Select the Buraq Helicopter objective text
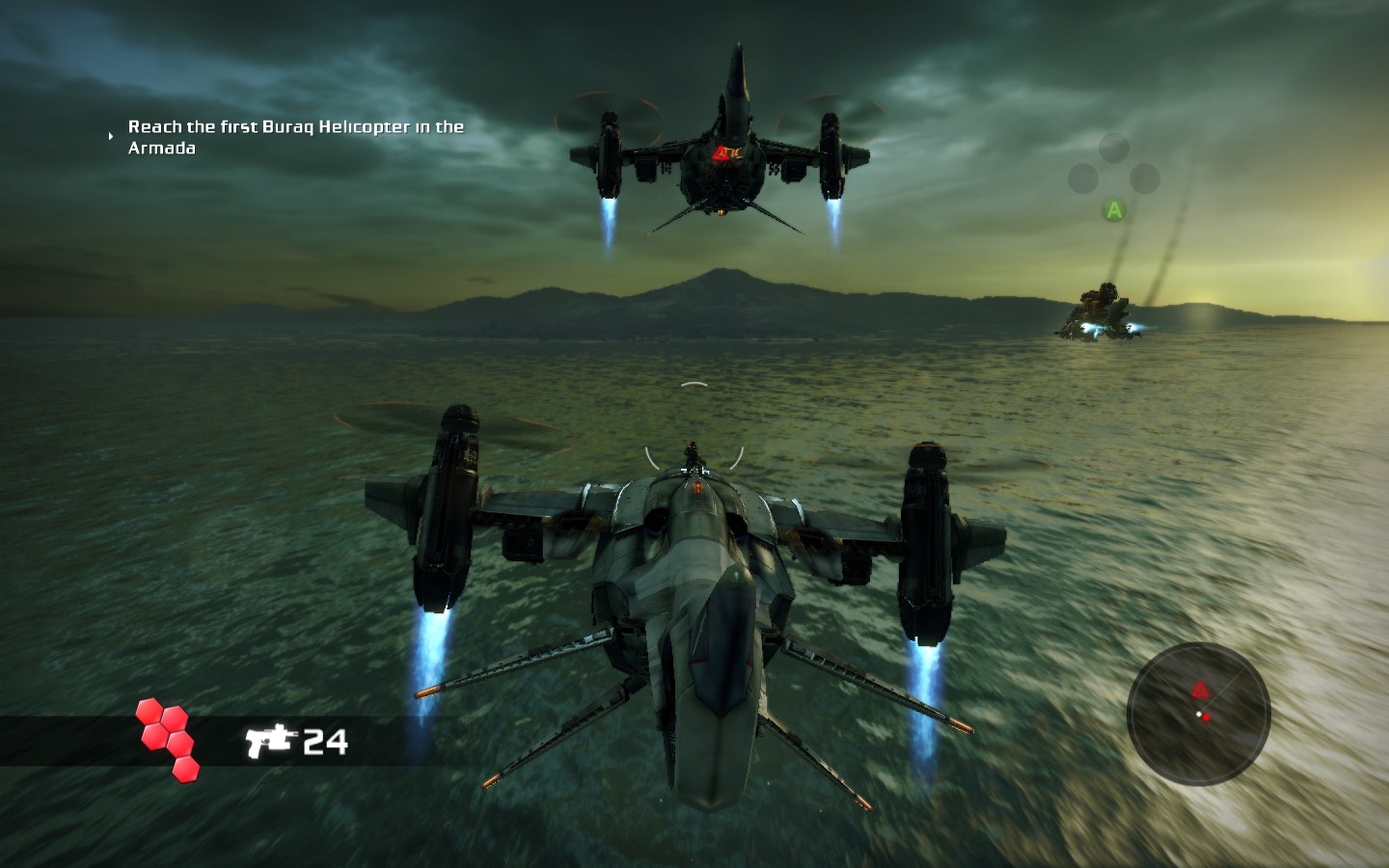The width and height of the screenshot is (1389, 868). 295,137
